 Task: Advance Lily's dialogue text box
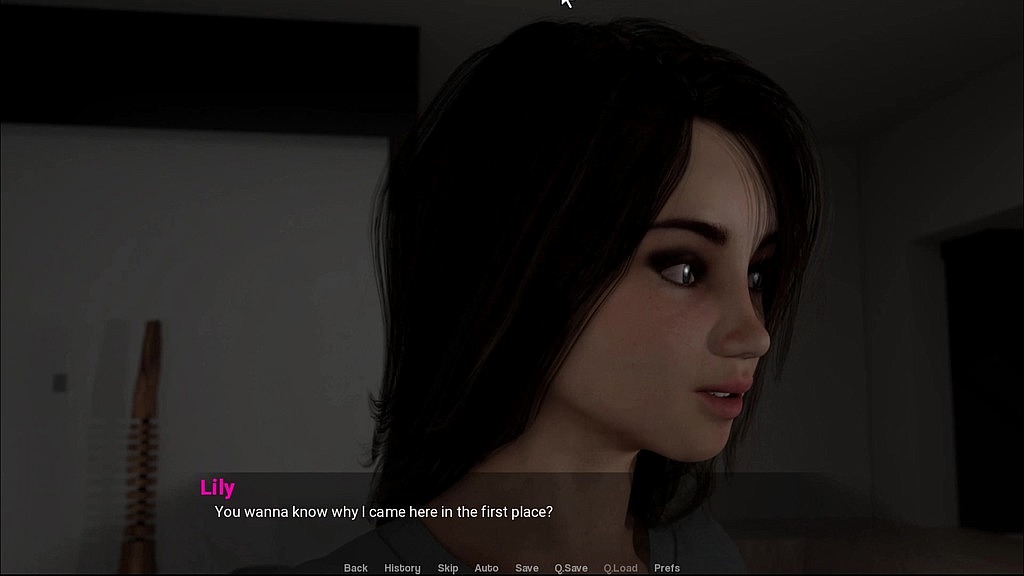(512, 512)
